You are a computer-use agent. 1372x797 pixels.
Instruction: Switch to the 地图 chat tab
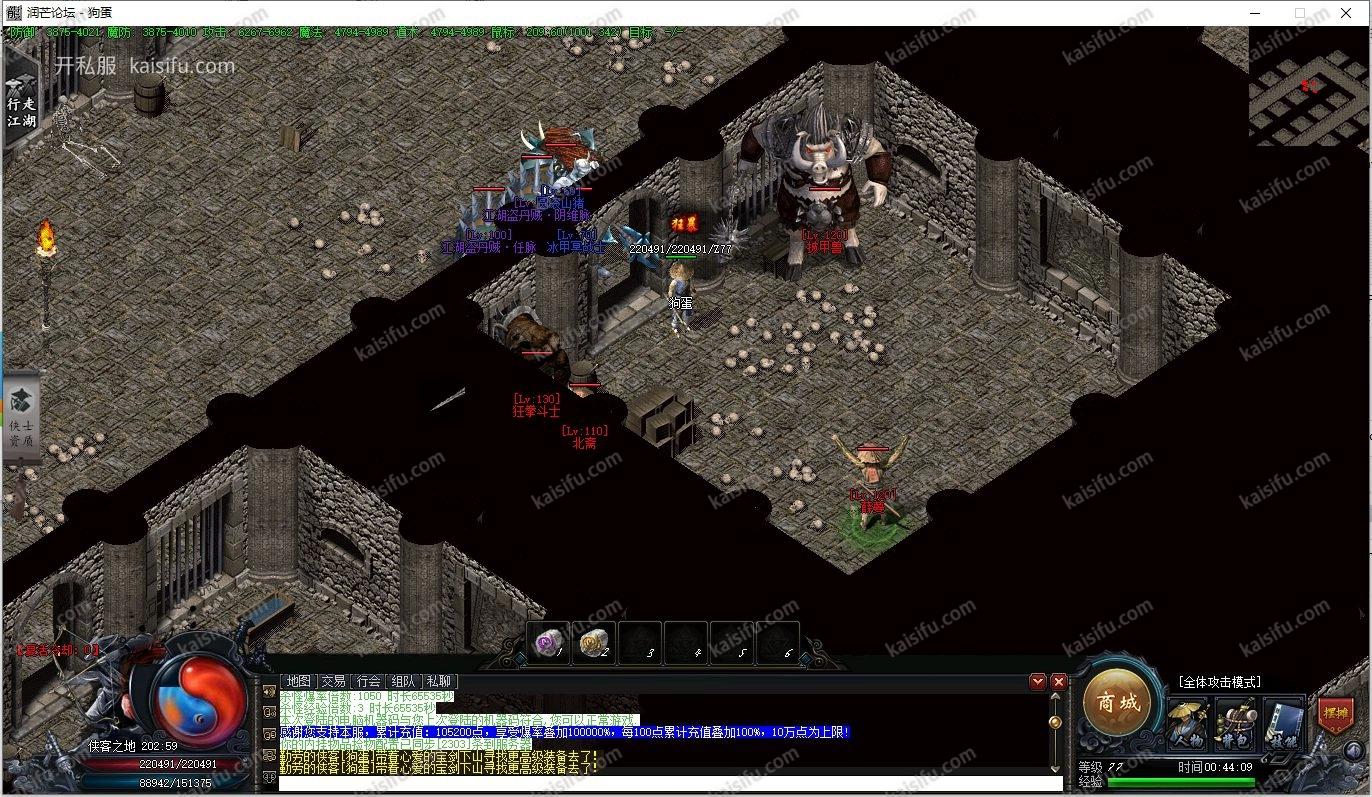pyautogui.click(x=299, y=681)
